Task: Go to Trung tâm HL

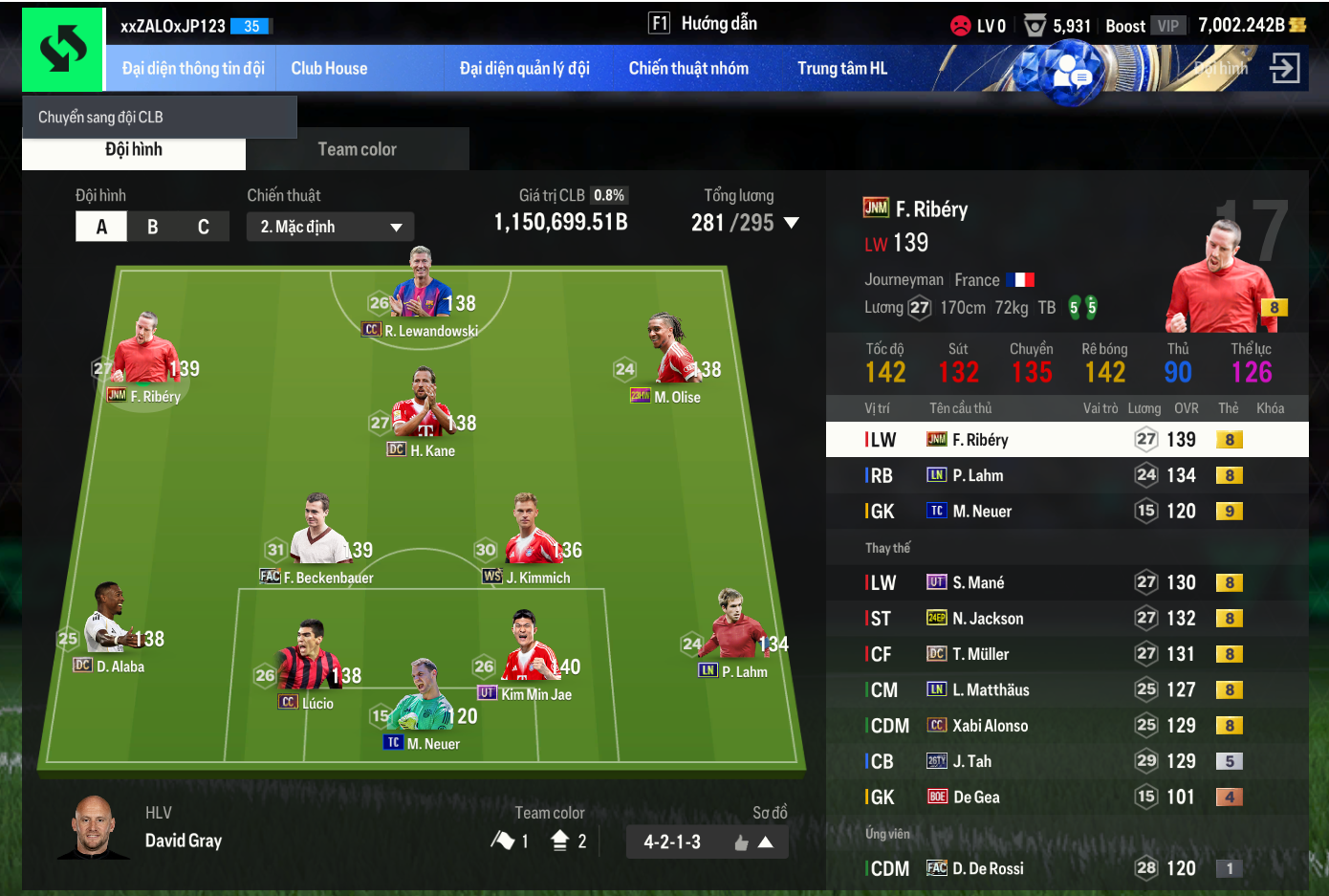Action: point(842,69)
